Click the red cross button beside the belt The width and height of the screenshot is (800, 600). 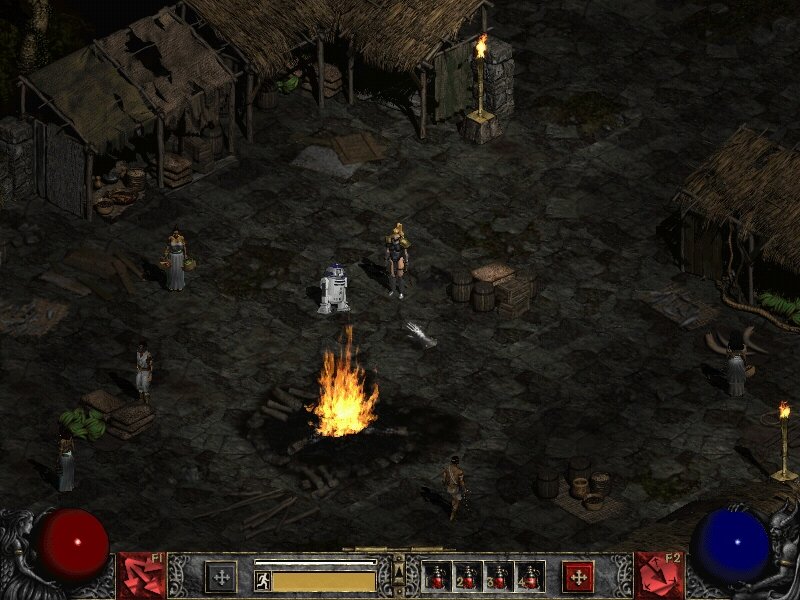click(x=577, y=577)
